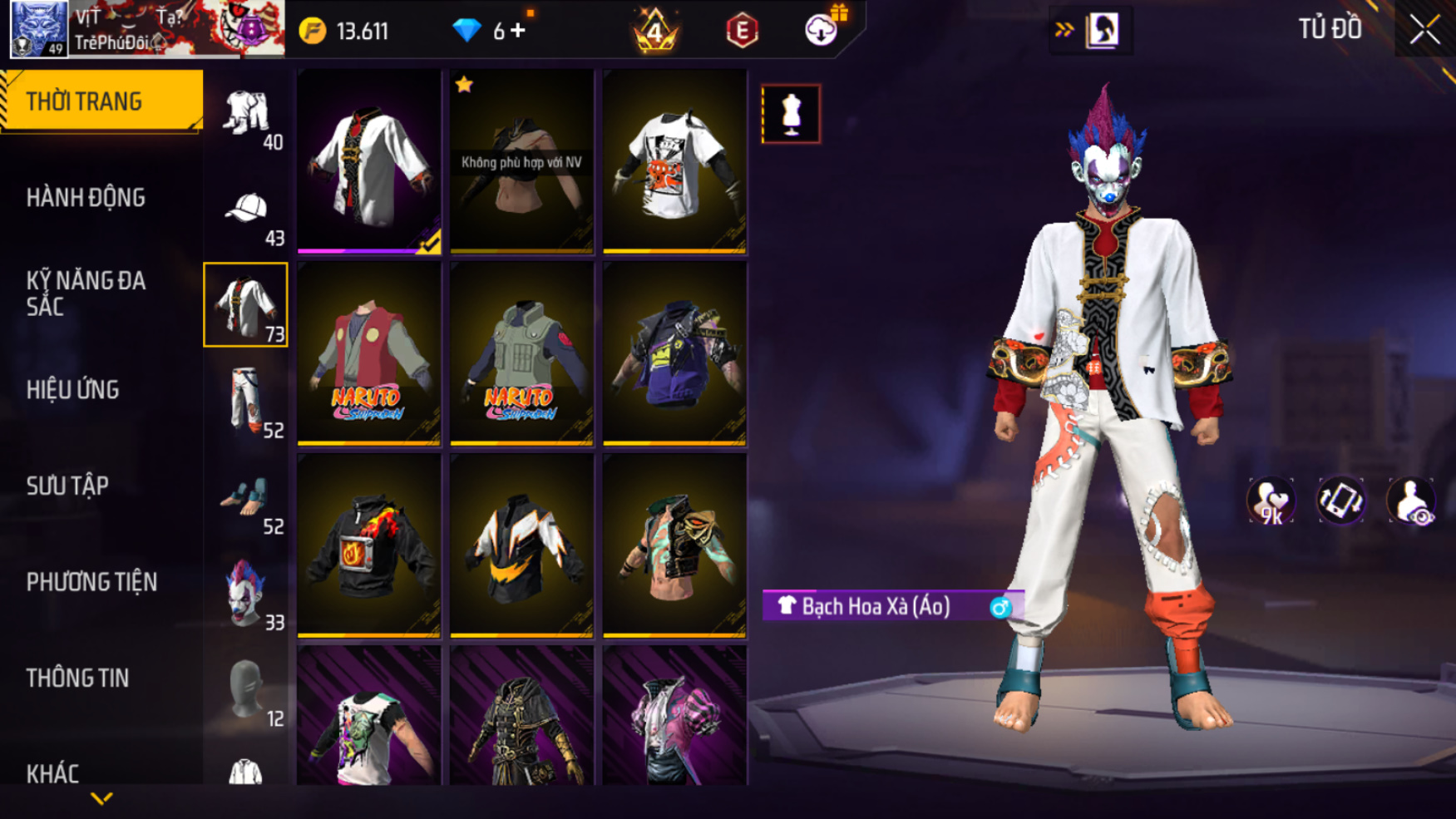The width and height of the screenshot is (1456, 819).
Task: Equip the red Naruto vest top
Action: (369, 354)
